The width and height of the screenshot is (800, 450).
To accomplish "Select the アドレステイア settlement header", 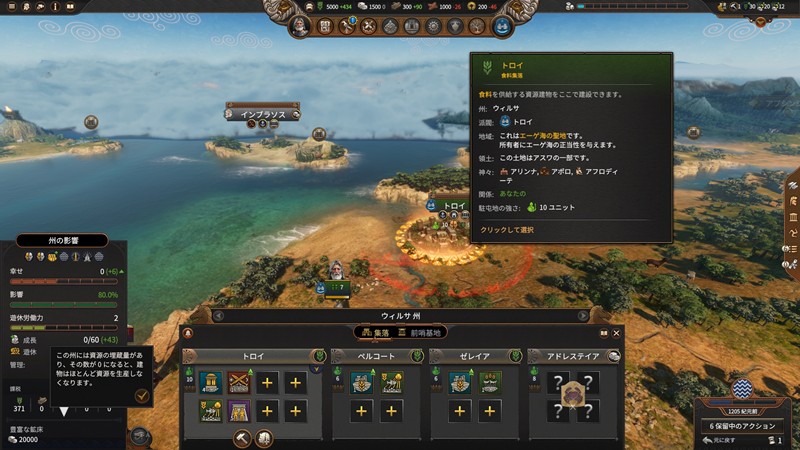I will click(x=570, y=356).
